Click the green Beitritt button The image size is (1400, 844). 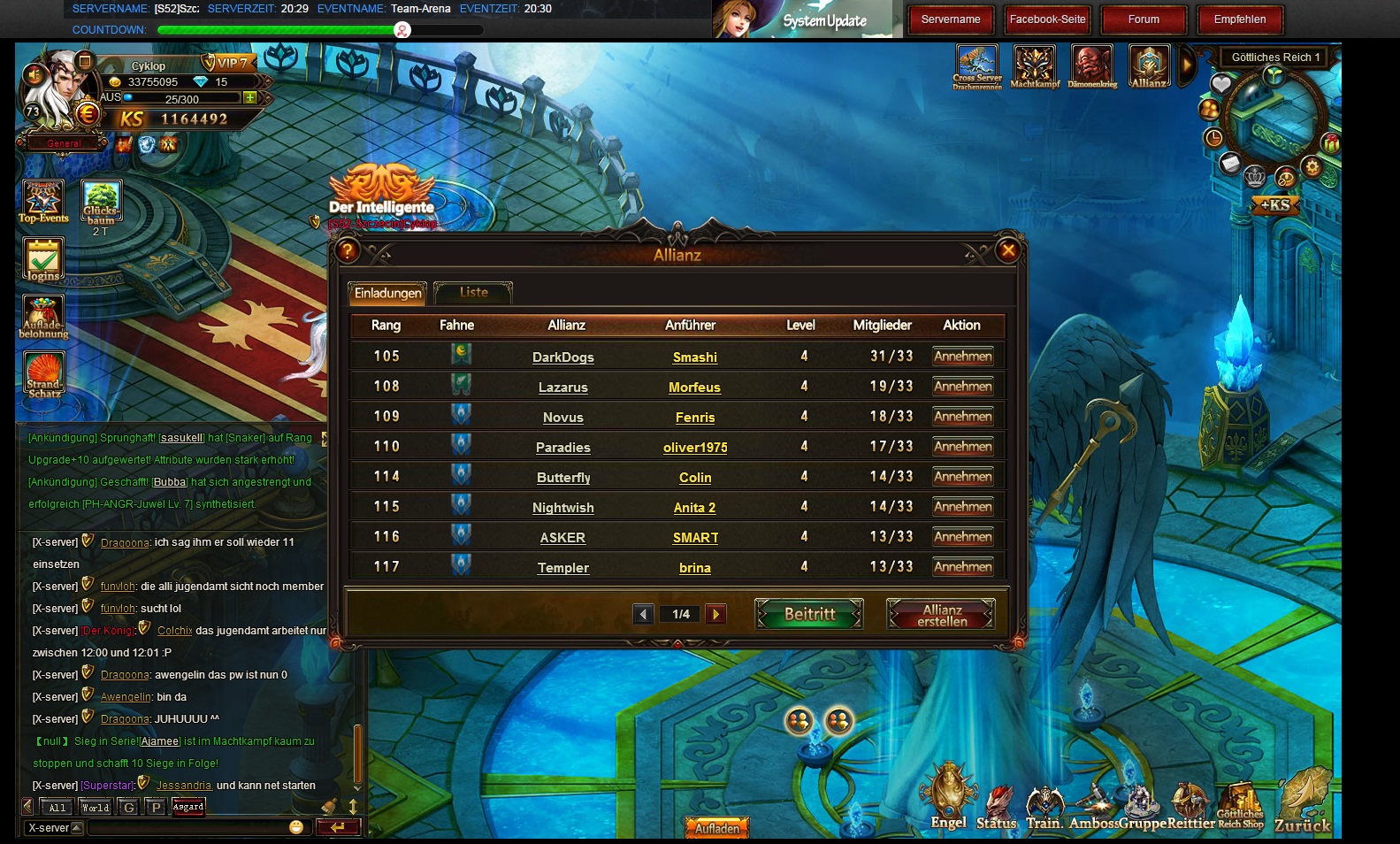(809, 614)
